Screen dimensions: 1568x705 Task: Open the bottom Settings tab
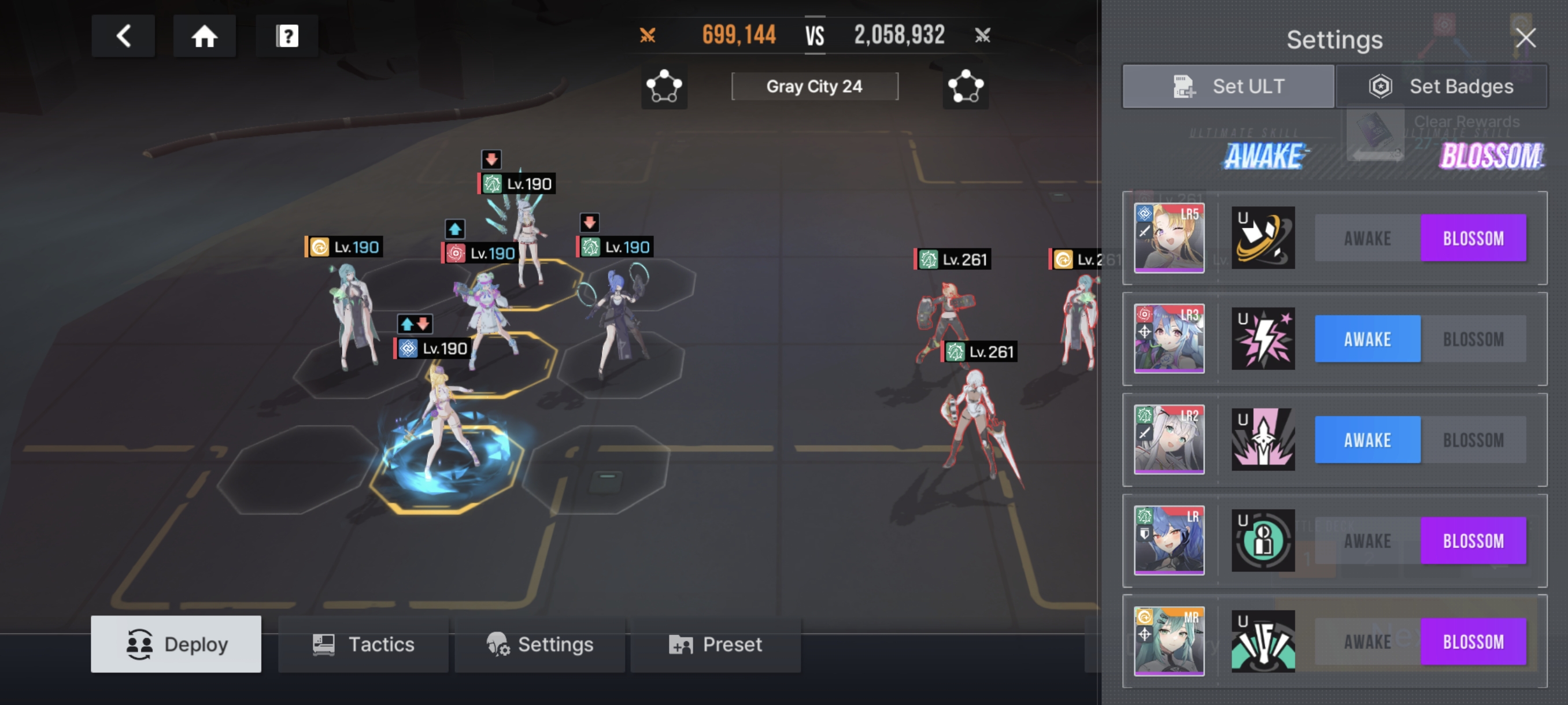pyautogui.click(x=539, y=644)
